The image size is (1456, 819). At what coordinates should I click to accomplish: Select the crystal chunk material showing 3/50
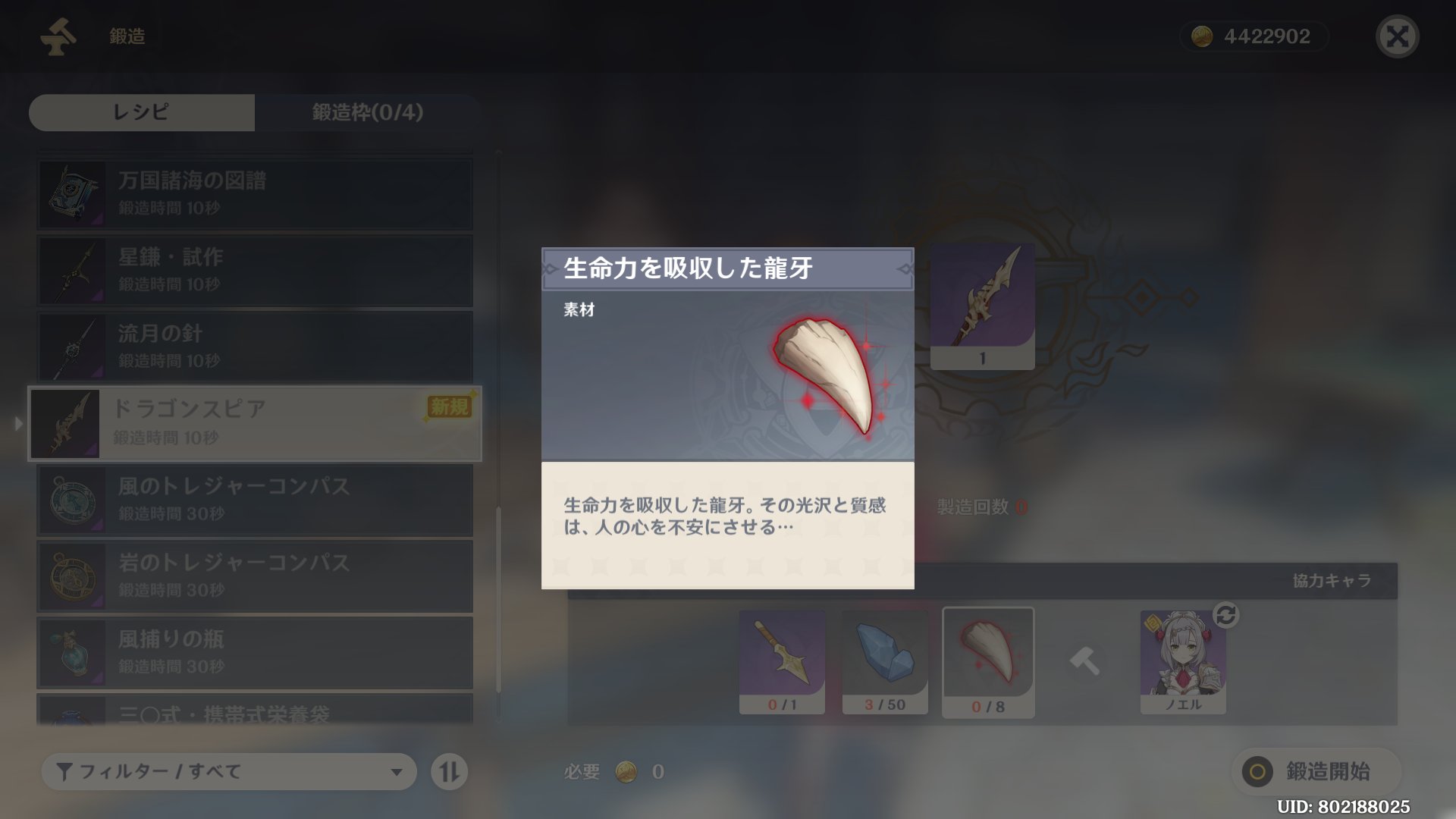pyautogui.click(x=885, y=660)
